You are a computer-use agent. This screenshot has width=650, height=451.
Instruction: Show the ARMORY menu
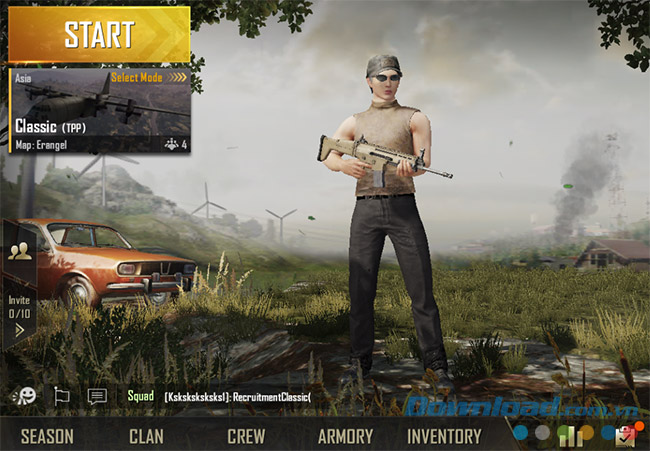(345, 436)
